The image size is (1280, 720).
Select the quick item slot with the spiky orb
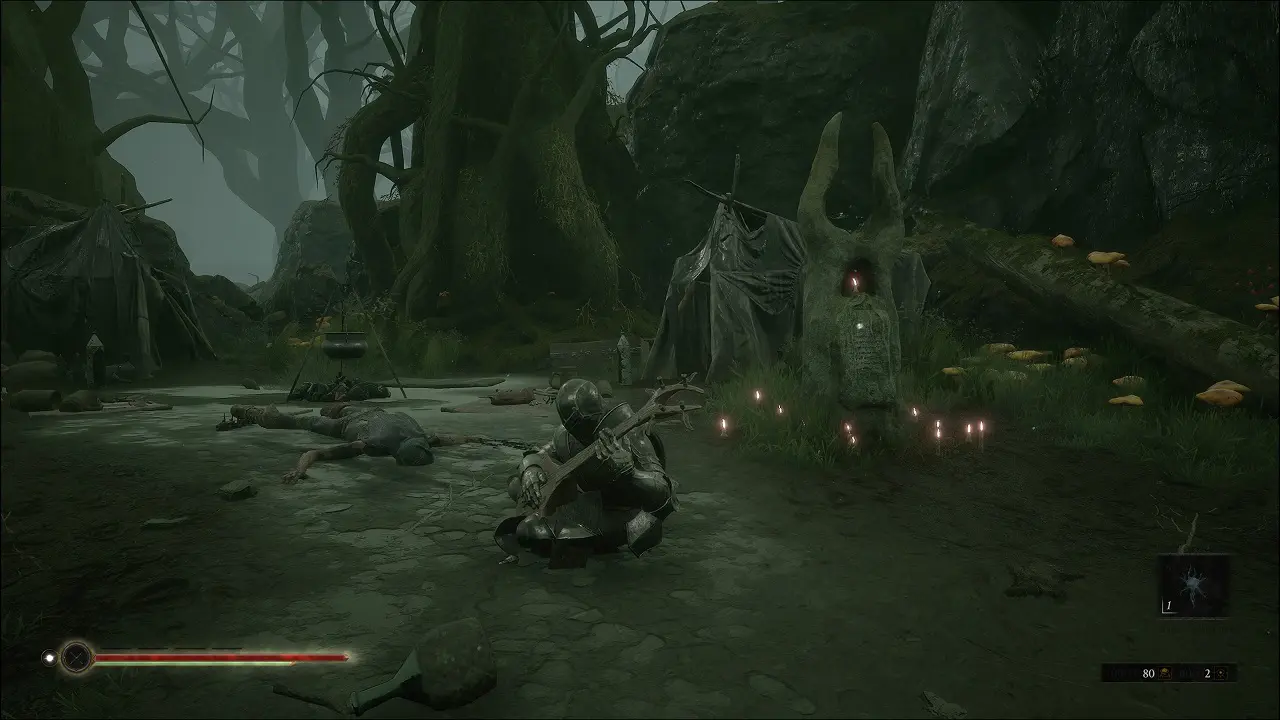point(1194,585)
